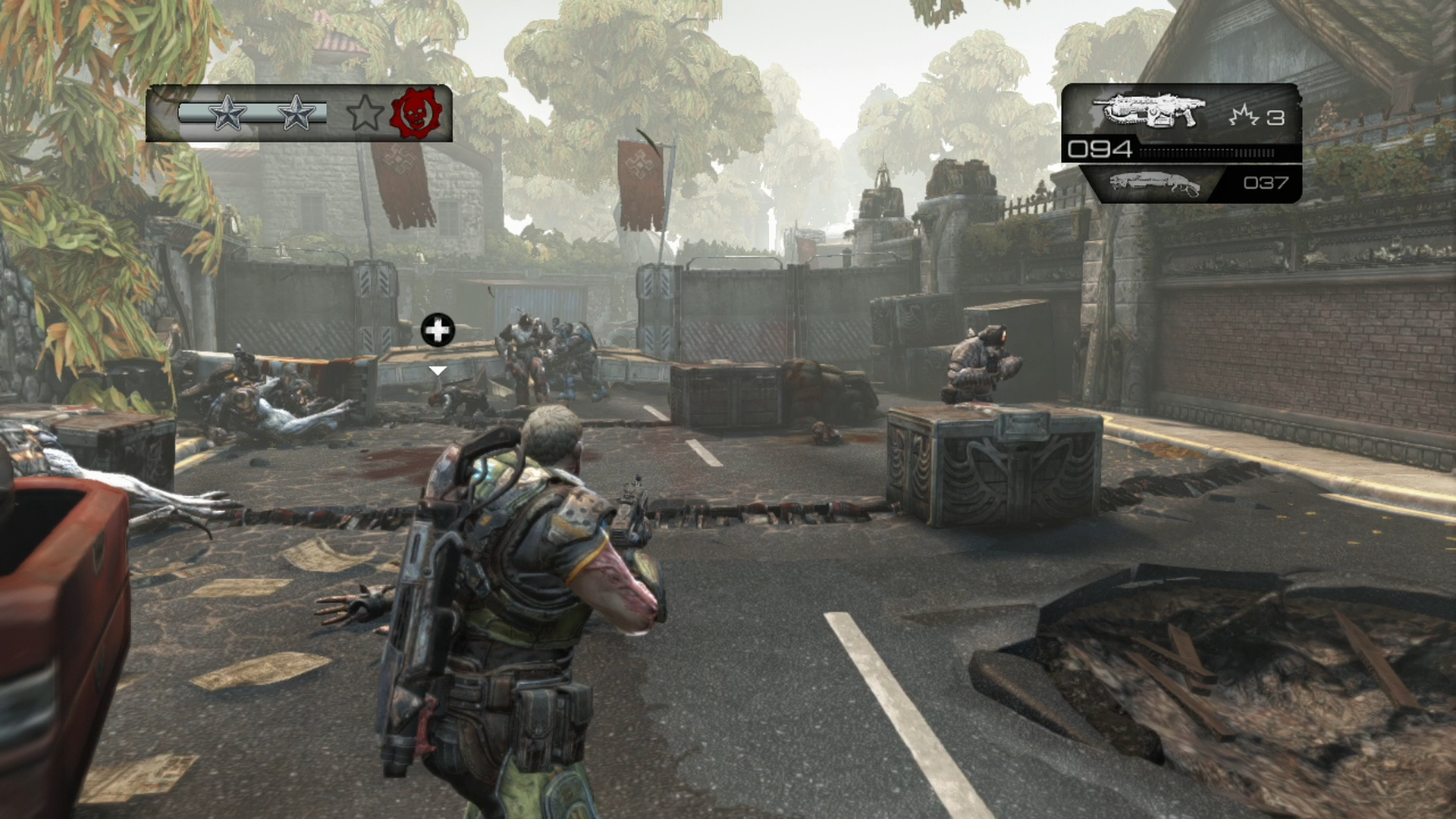This screenshot has height=819, width=1456.
Task: Click the white plus revive marker
Action: (438, 331)
